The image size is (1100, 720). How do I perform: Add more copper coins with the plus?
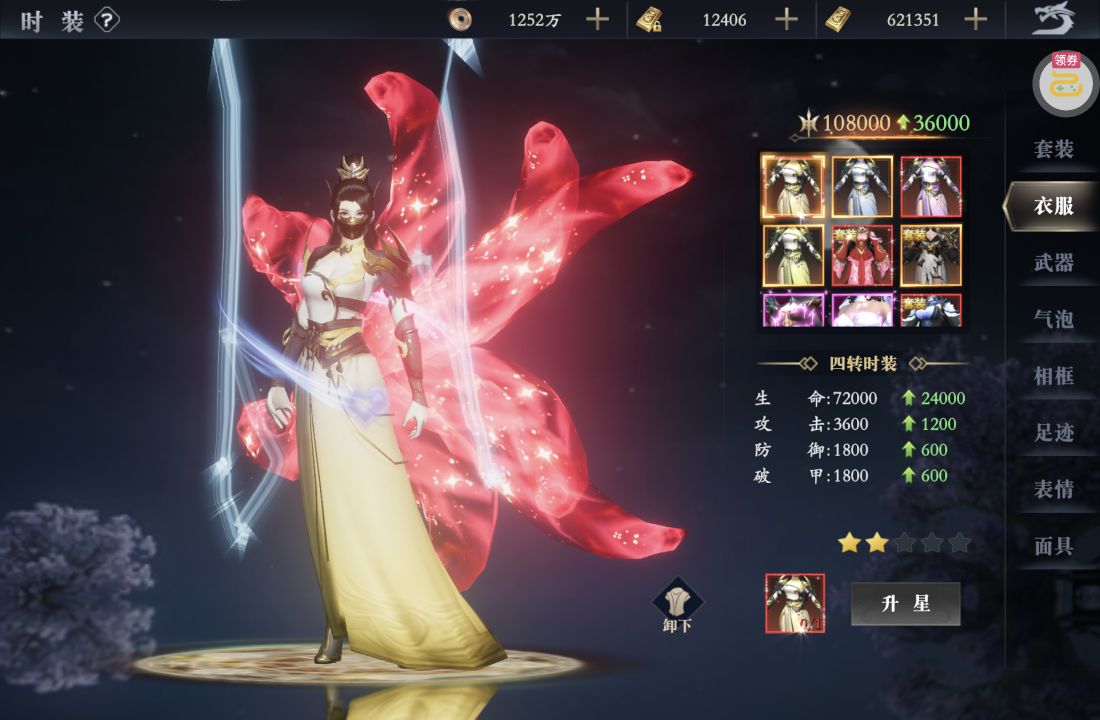click(x=597, y=19)
